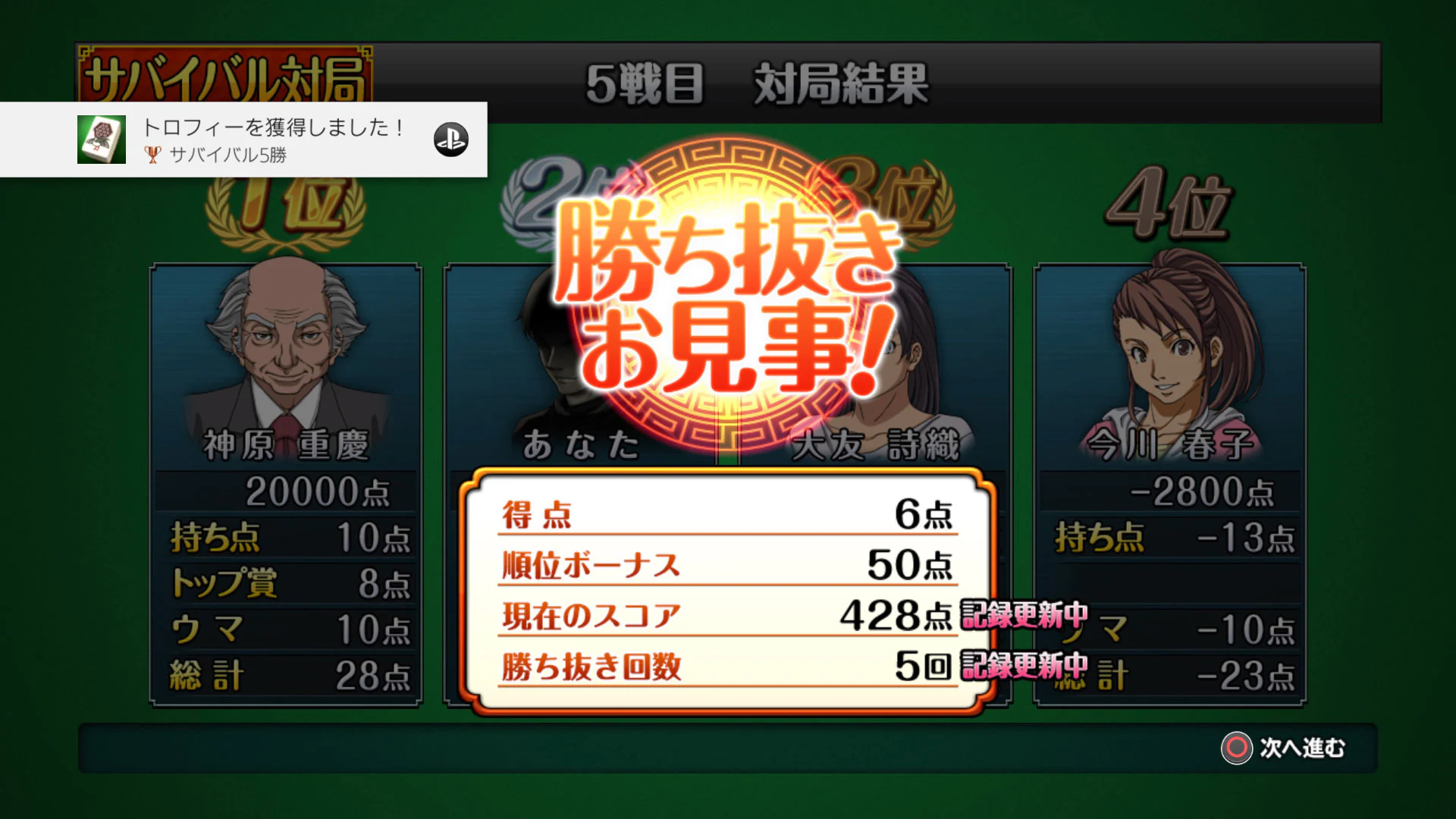The height and width of the screenshot is (819, 1456).
Task: Click the 勝ち抜き回数 5回 entry
Action: (x=724, y=667)
